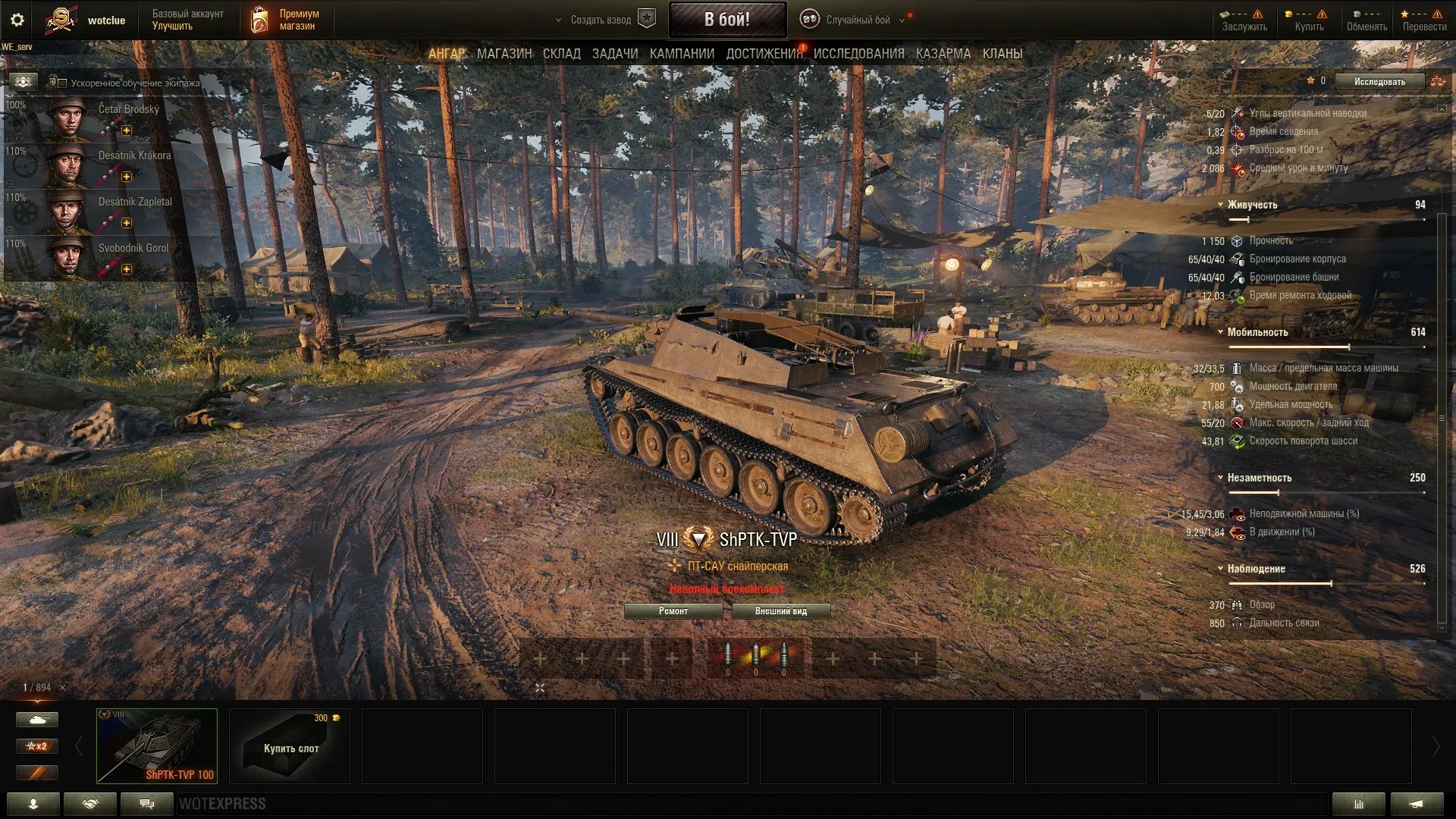
Task: Open the settings gear menu
Action: 17,20
